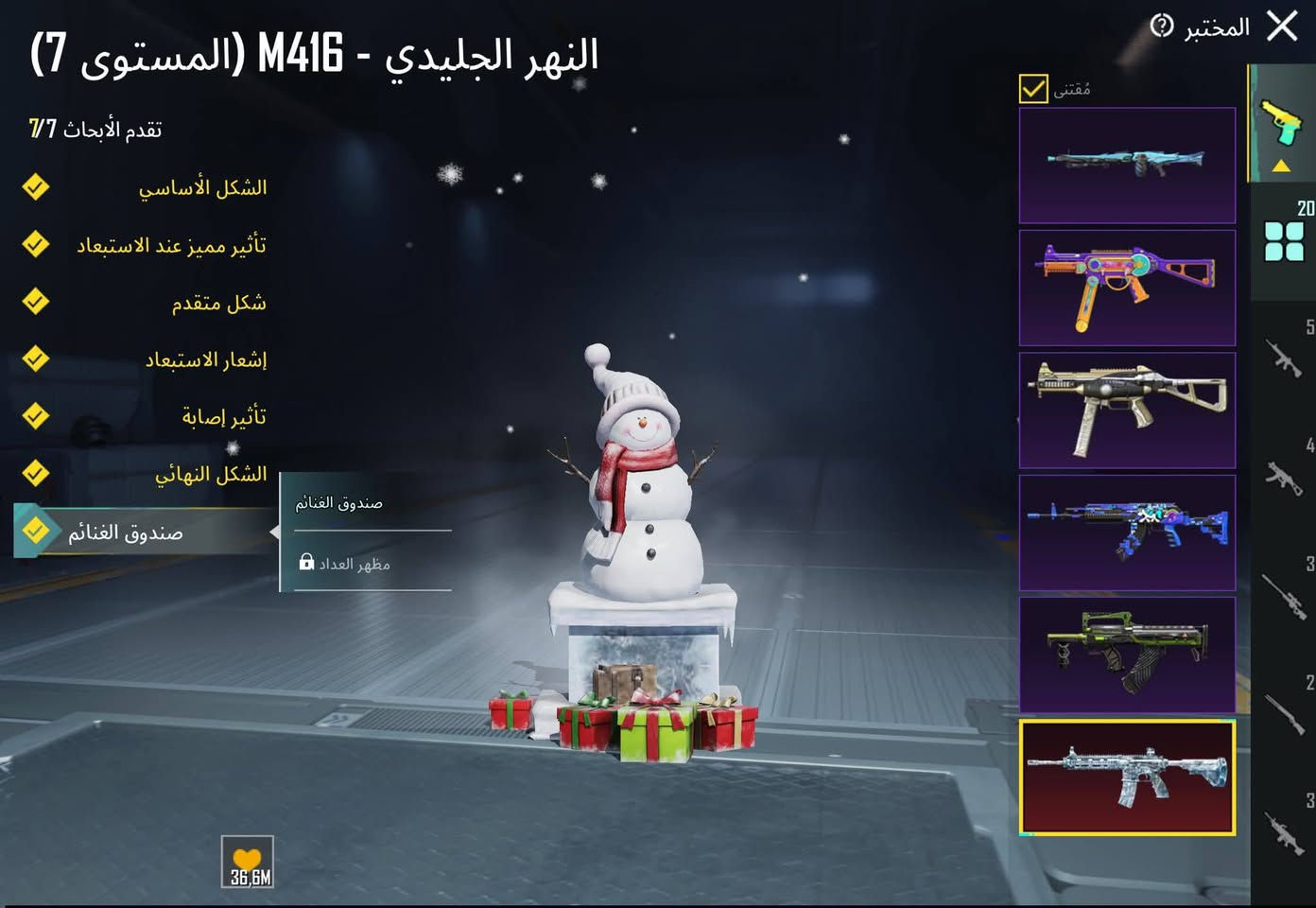Screen dimensions: 1316x908
Task: Click the yellow arrow under the pistol icon
Action: click(x=1282, y=166)
